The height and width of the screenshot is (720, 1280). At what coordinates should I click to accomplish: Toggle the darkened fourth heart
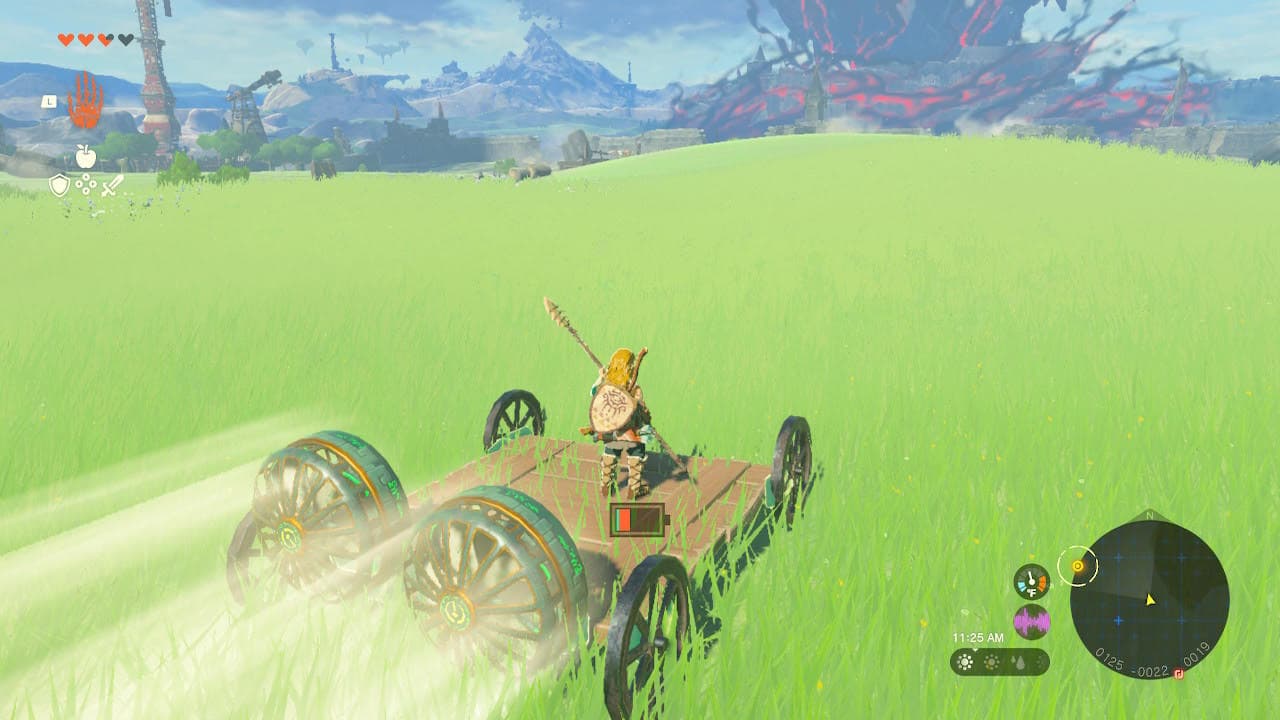click(x=124, y=40)
